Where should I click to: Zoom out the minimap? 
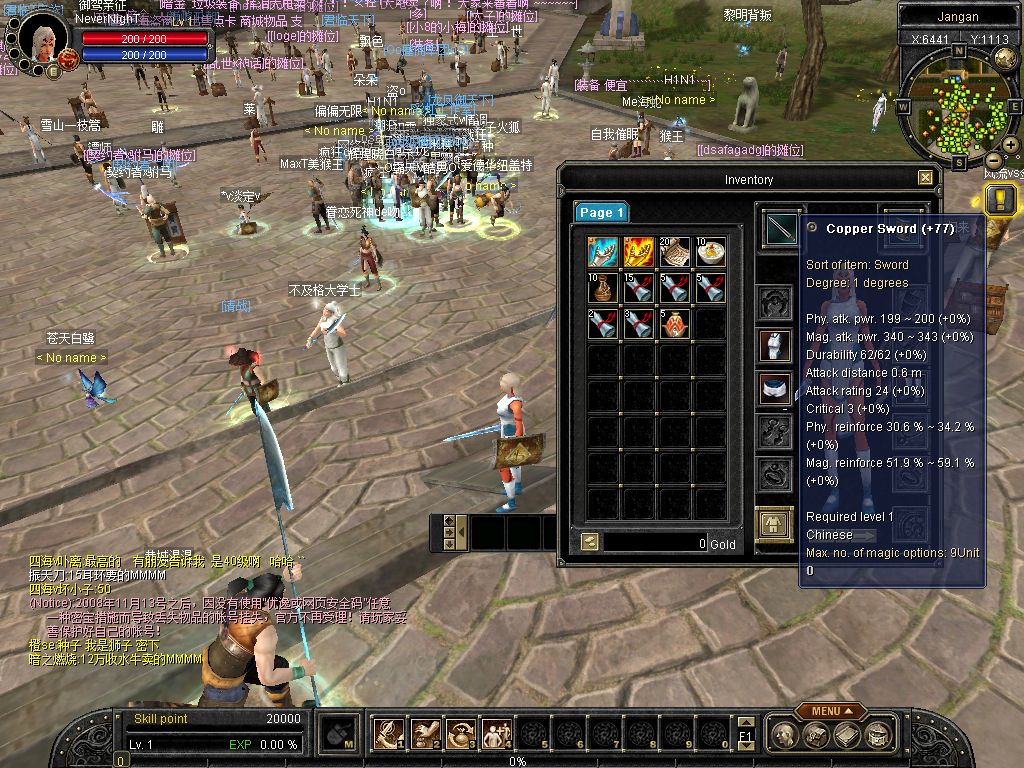[x=994, y=160]
